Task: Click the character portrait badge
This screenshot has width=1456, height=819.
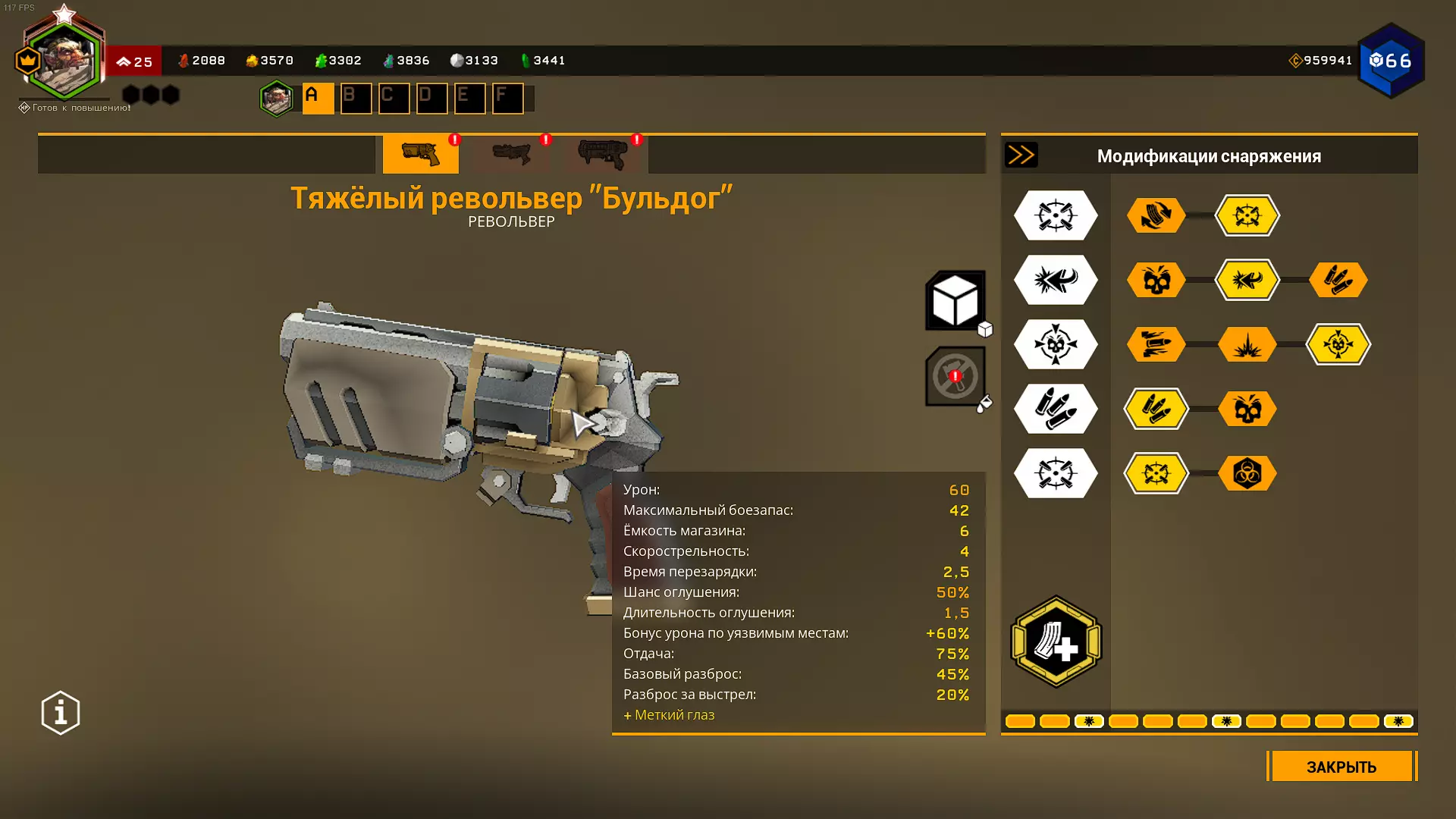Action: pos(64,61)
